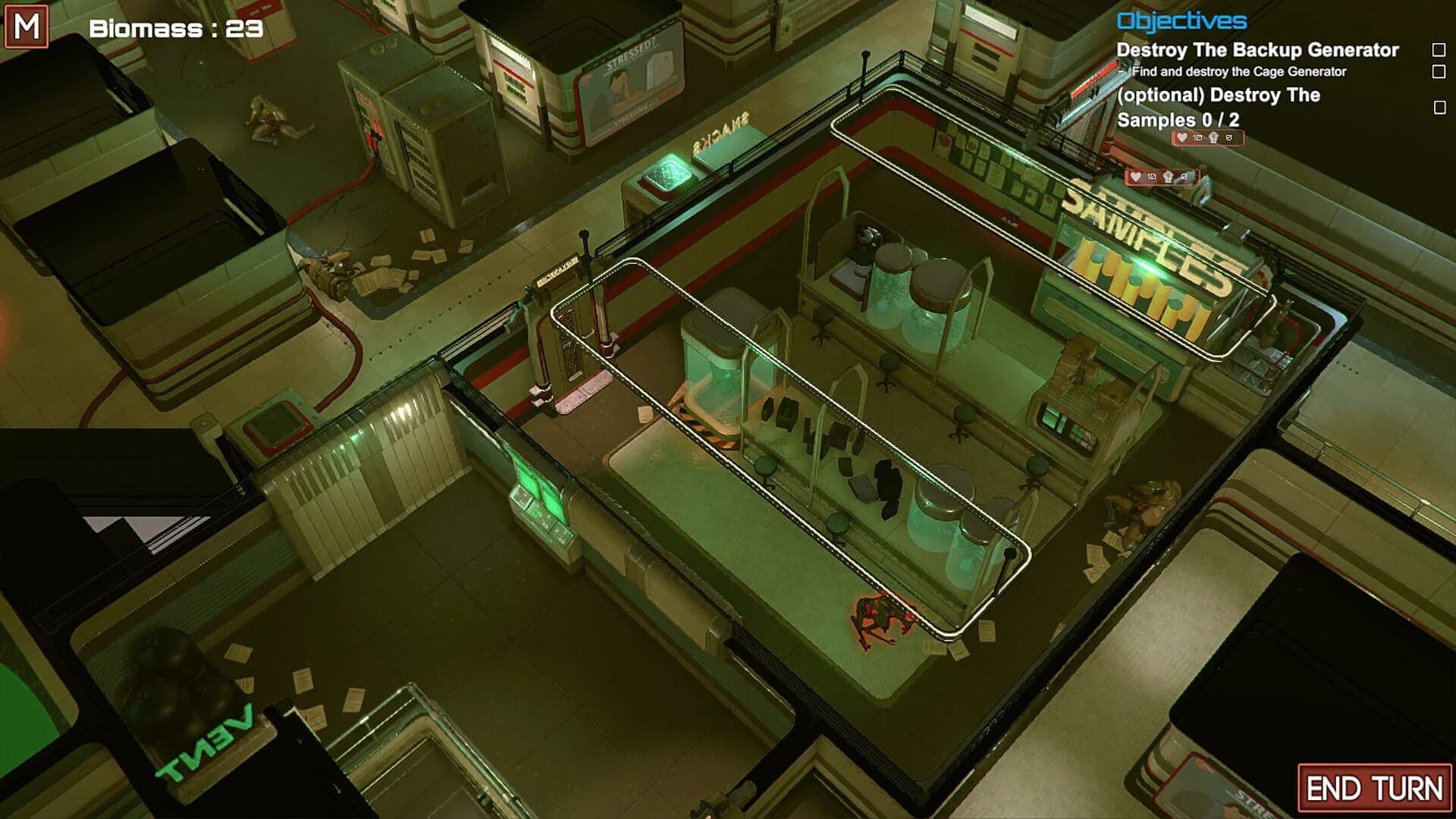The width and height of the screenshot is (1456, 819).
Task: Click the counter icon at the end of the upper status bar
Action: pos(1230,139)
